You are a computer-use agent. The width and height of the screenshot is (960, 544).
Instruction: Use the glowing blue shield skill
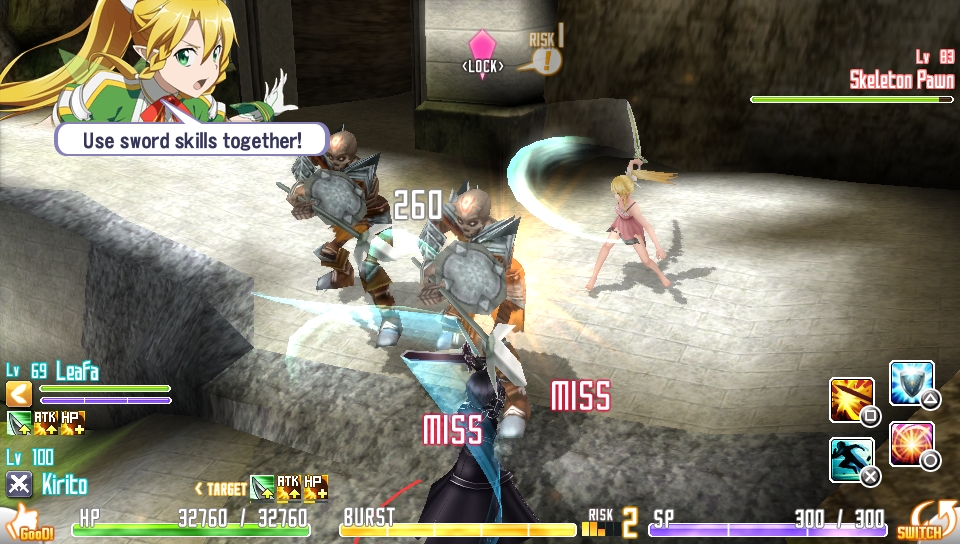[911, 383]
